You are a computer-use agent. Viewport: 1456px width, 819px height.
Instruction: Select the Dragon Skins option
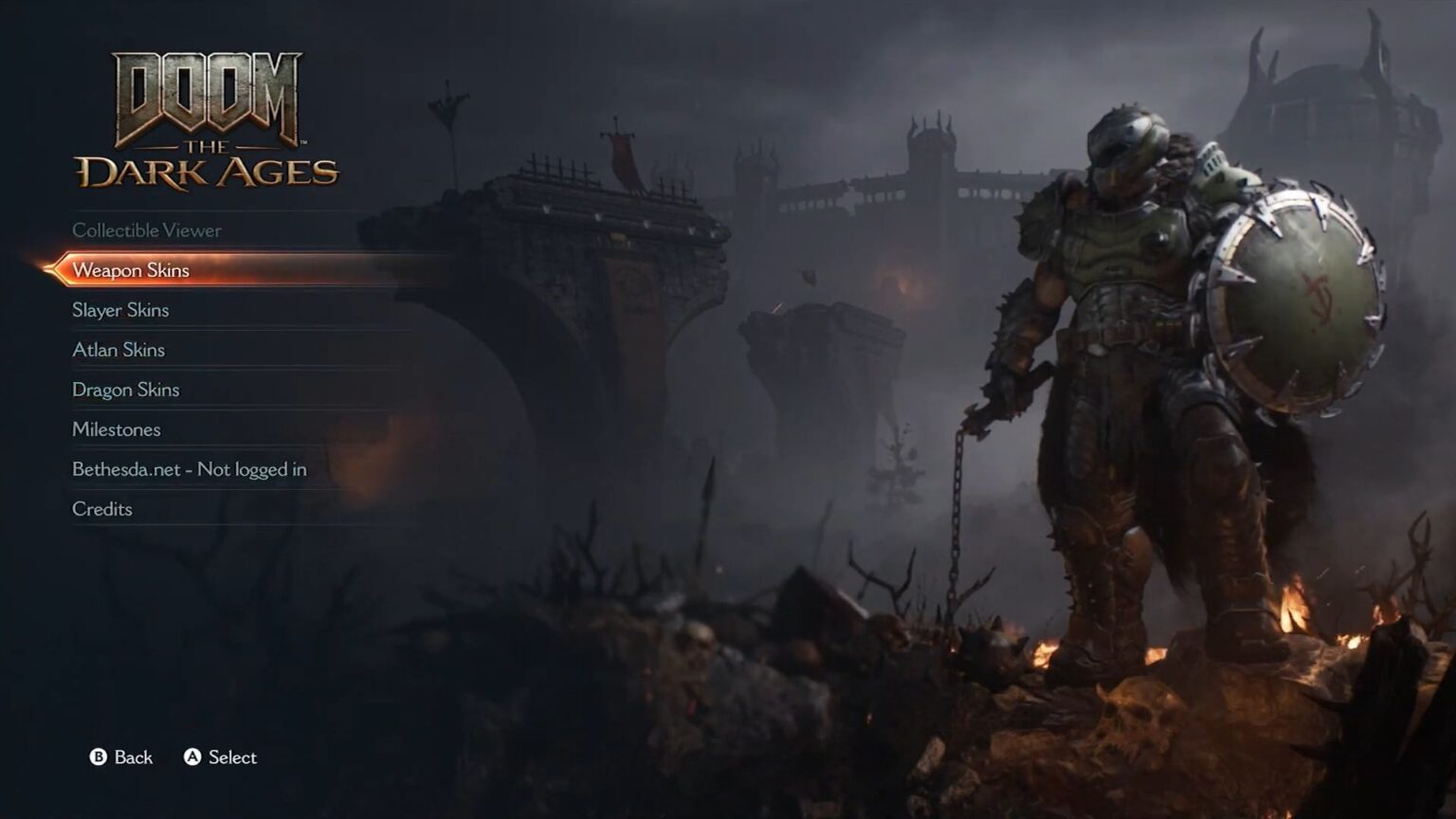tap(126, 390)
